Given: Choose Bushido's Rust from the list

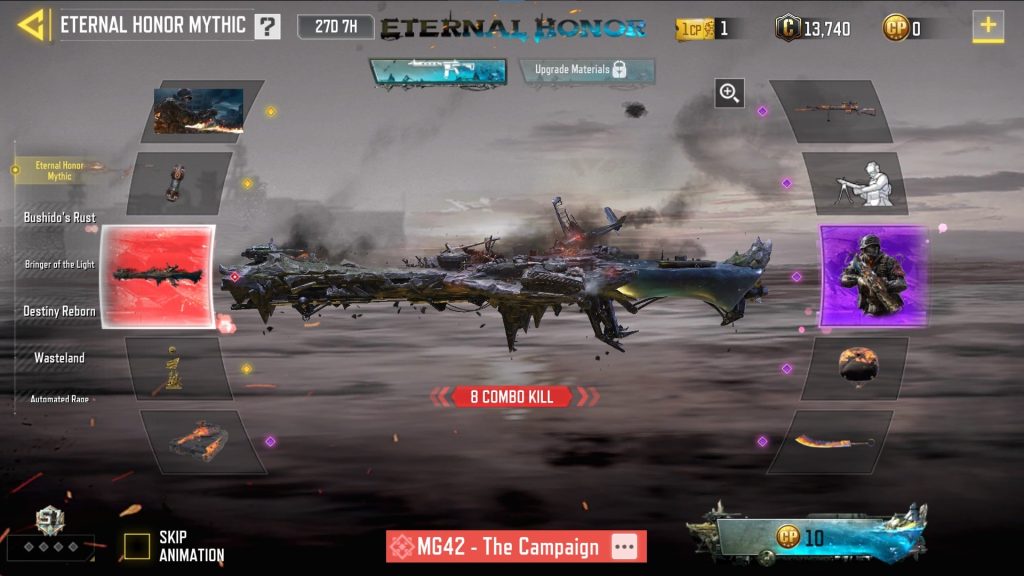Looking at the screenshot, I should pos(60,217).
